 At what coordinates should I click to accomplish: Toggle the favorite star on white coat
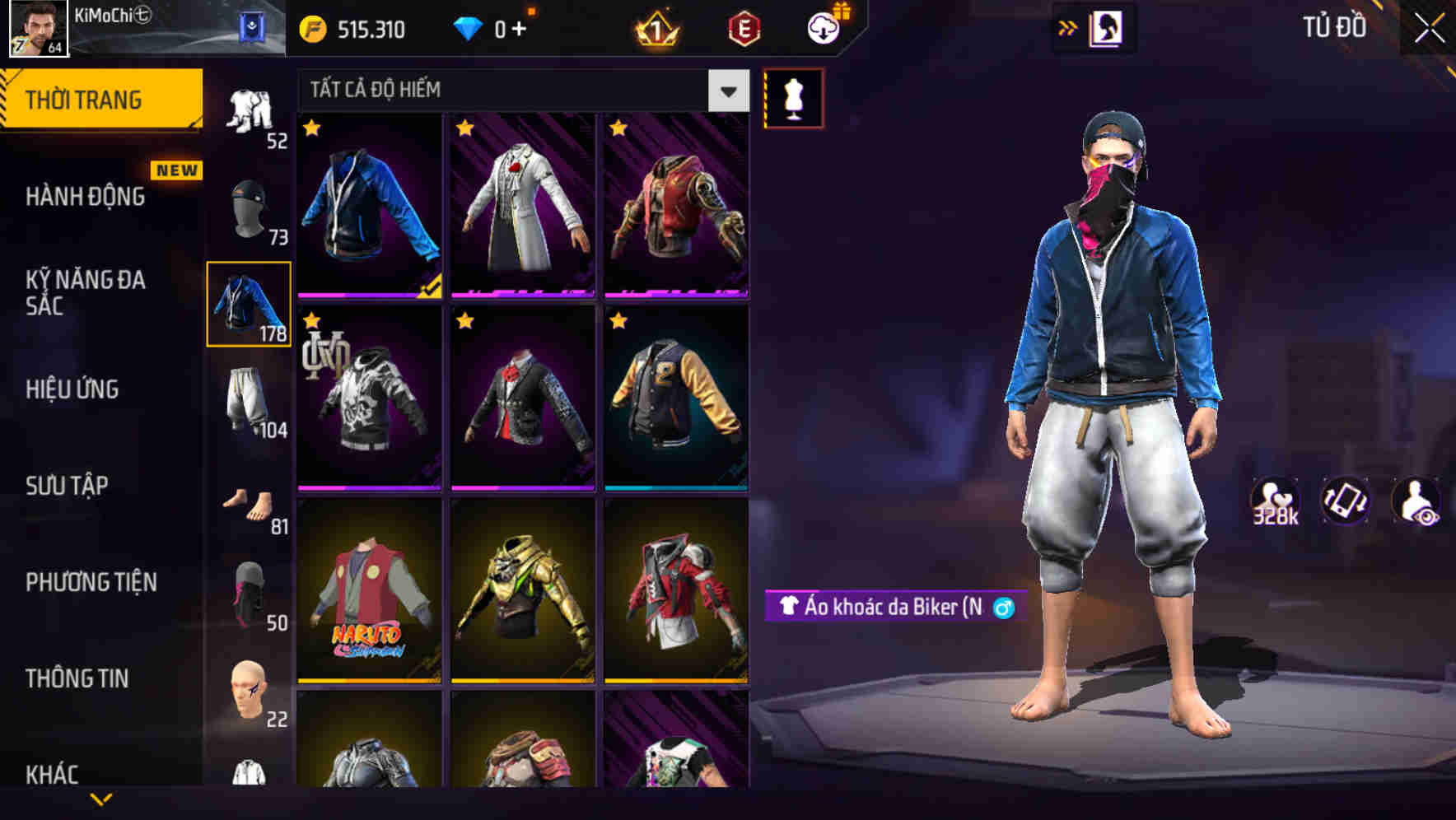point(465,128)
